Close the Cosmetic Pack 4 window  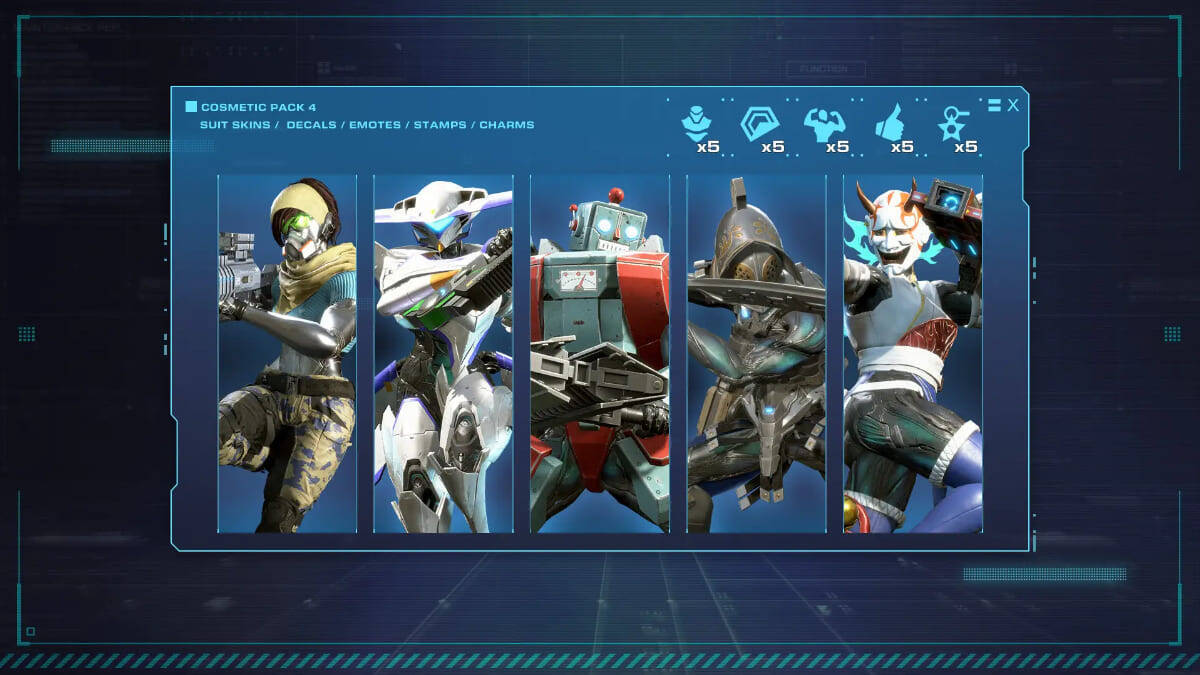(x=1013, y=105)
